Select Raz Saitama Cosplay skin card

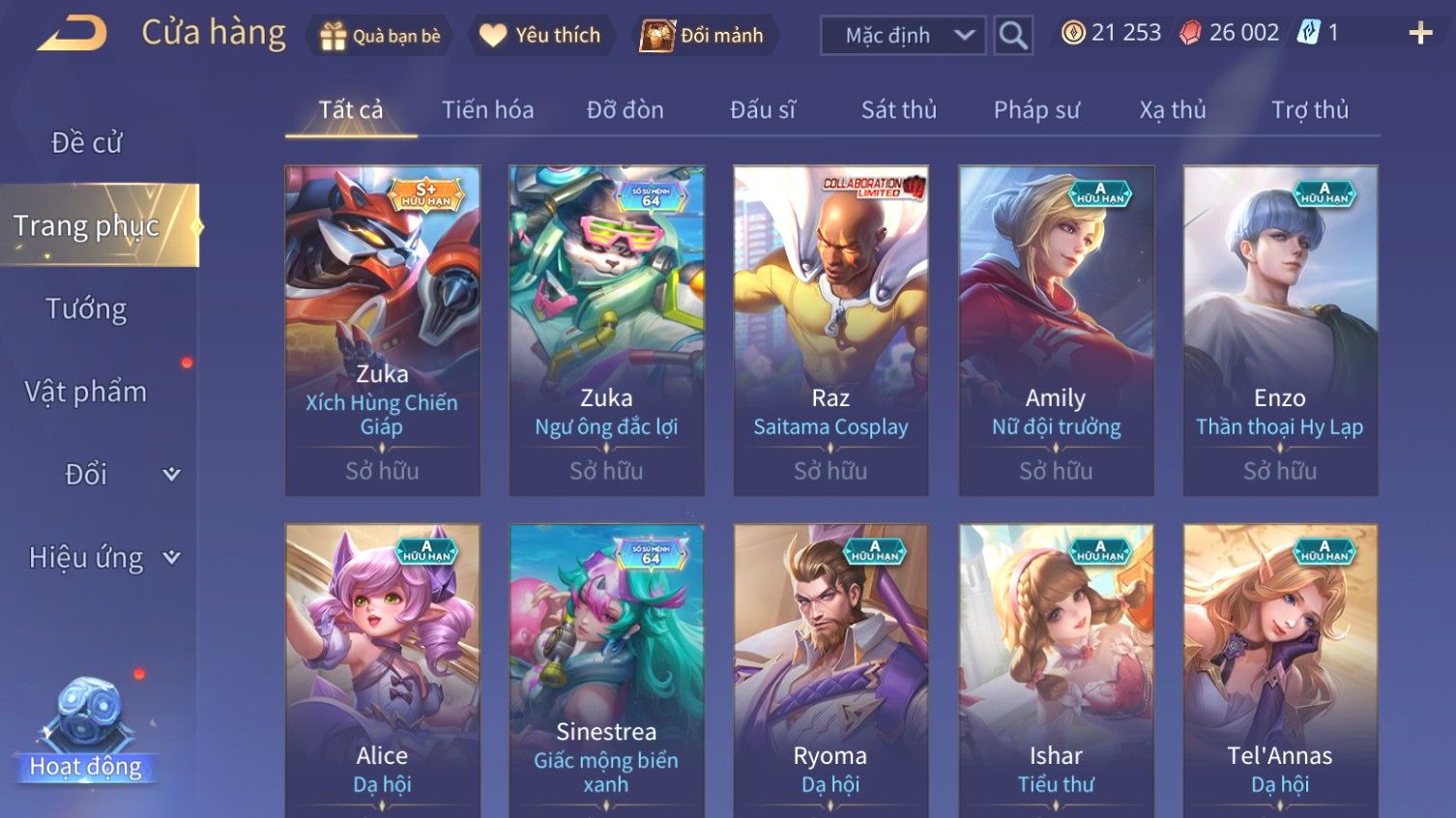[830, 331]
